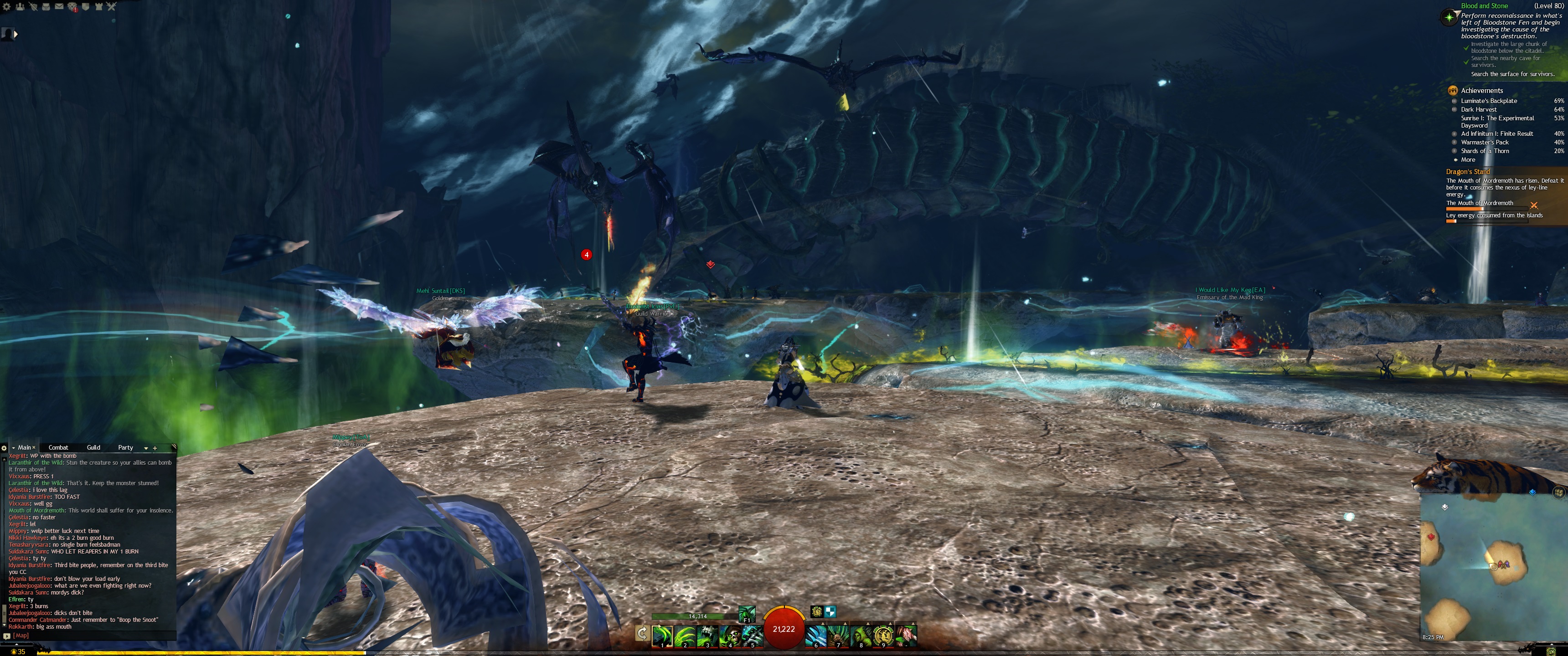
Task: Open the mail envelope icon
Action: click(59, 7)
